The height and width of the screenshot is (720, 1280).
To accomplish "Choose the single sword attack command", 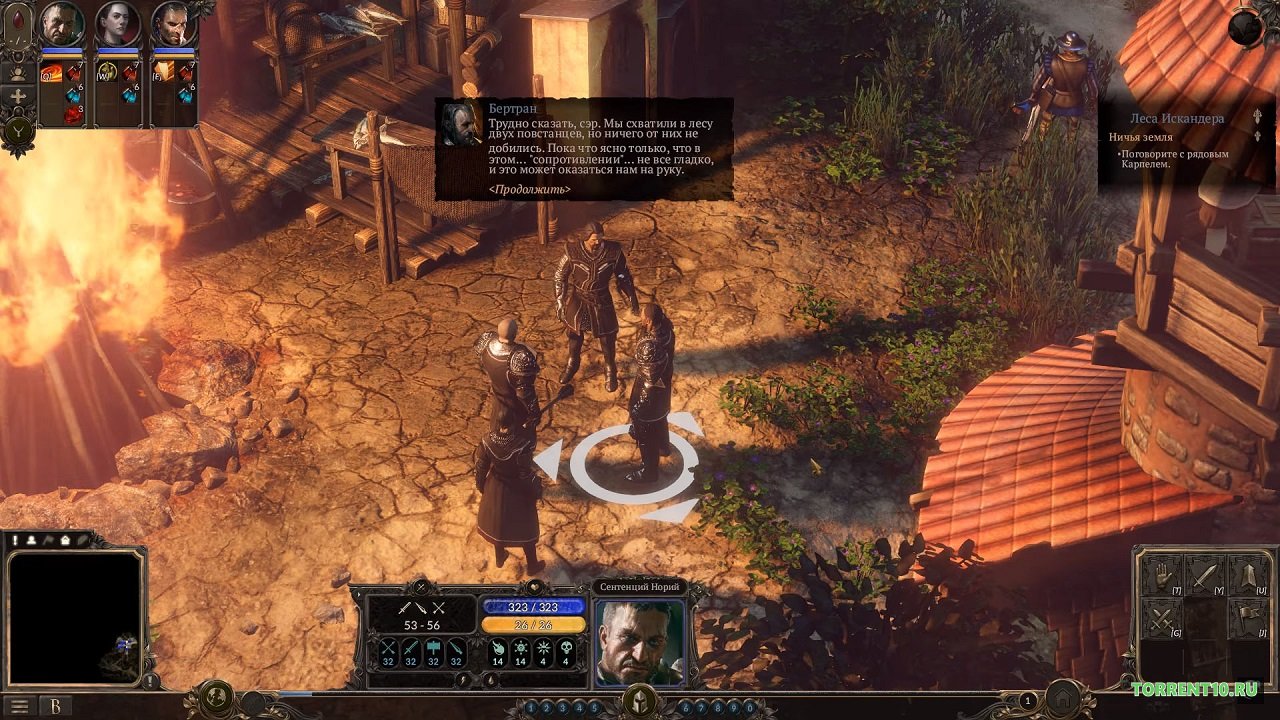I will coord(1204,575).
